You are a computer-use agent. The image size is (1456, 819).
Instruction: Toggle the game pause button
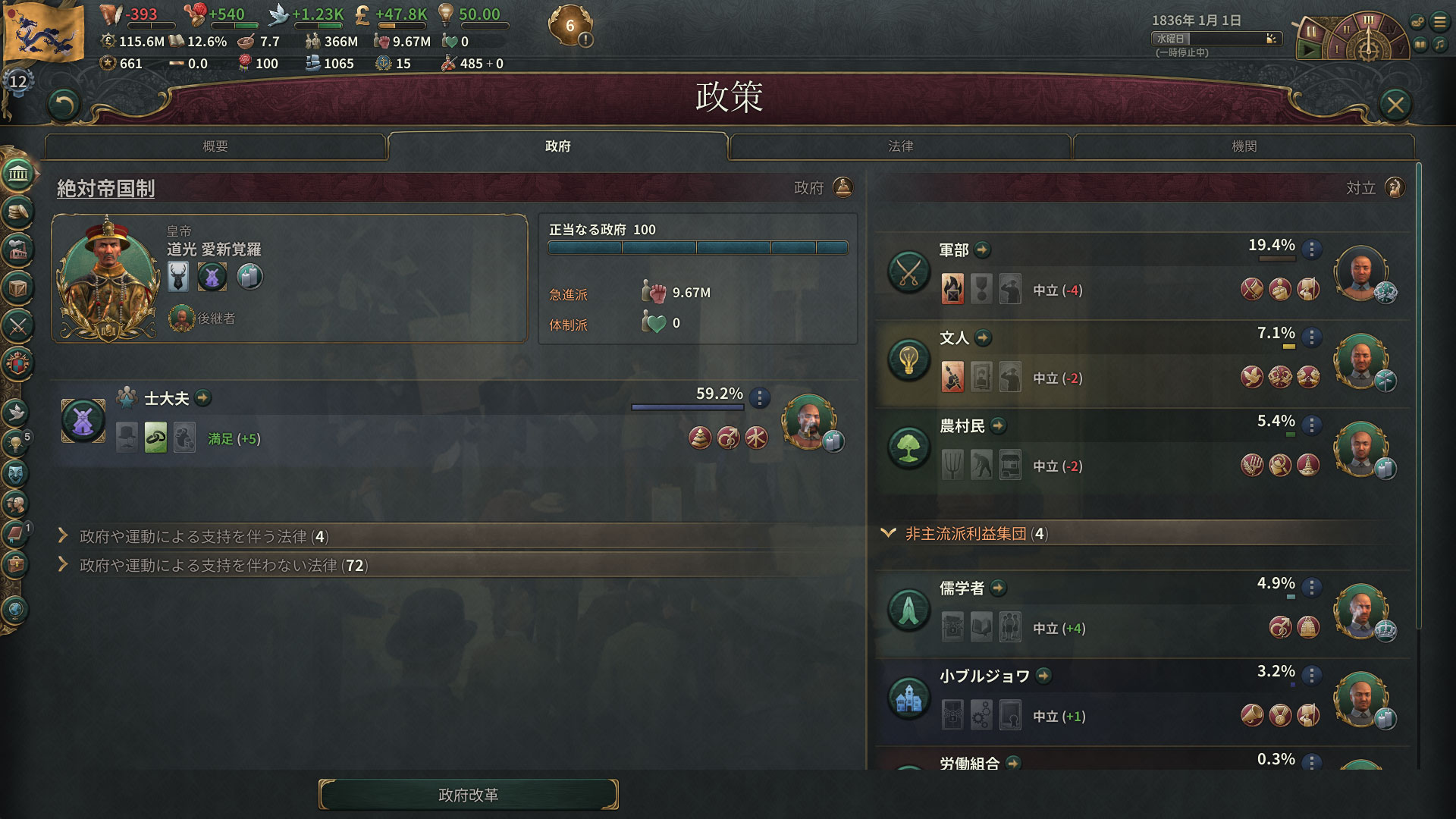pos(1310,32)
